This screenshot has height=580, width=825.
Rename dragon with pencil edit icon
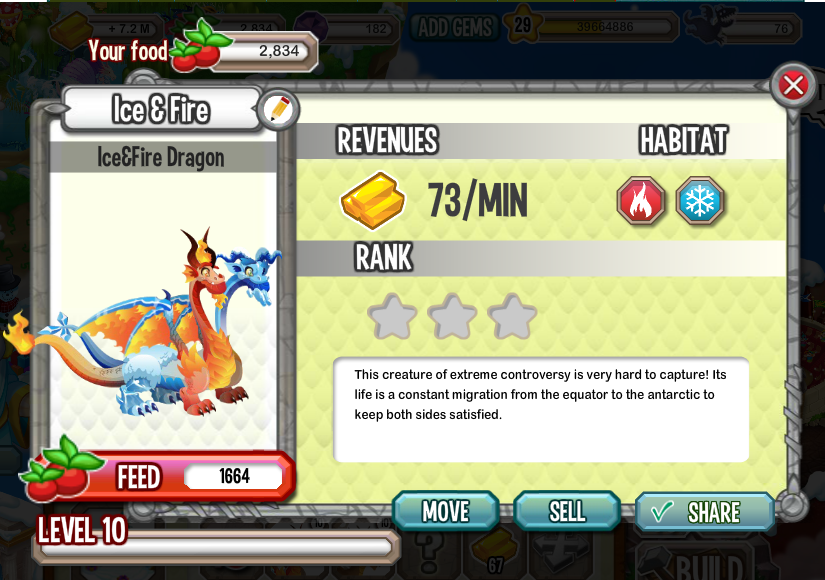[x=278, y=110]
